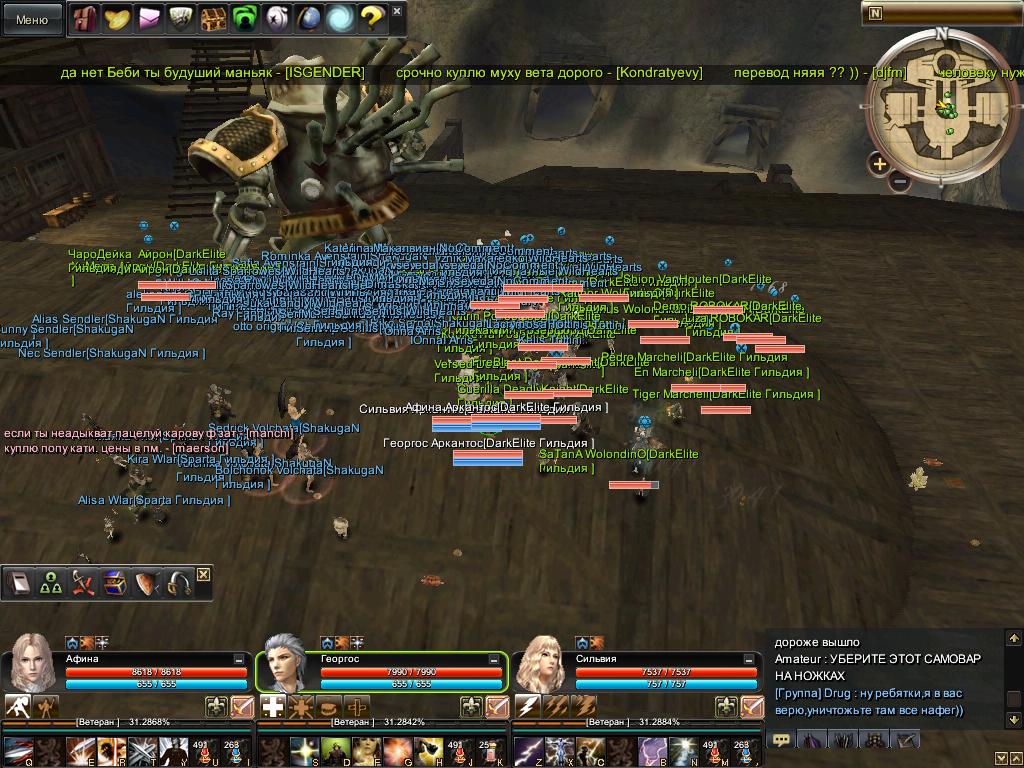This screenshot has height=768, width=1024.
Task: Open the pink envelope mail icon
Action: (x=149, y=18)
